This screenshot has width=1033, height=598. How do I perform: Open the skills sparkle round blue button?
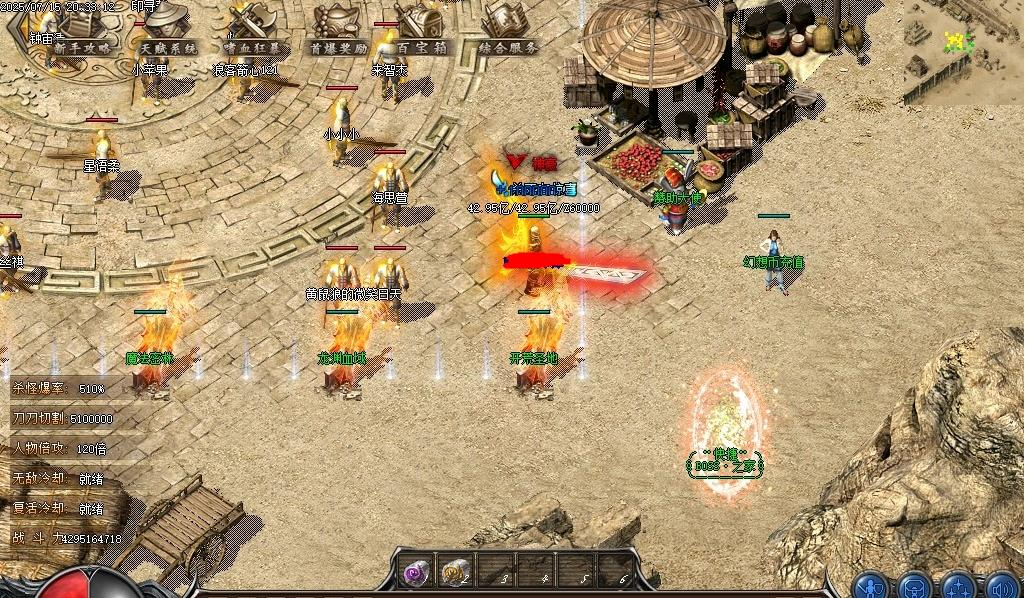[958, 586]
